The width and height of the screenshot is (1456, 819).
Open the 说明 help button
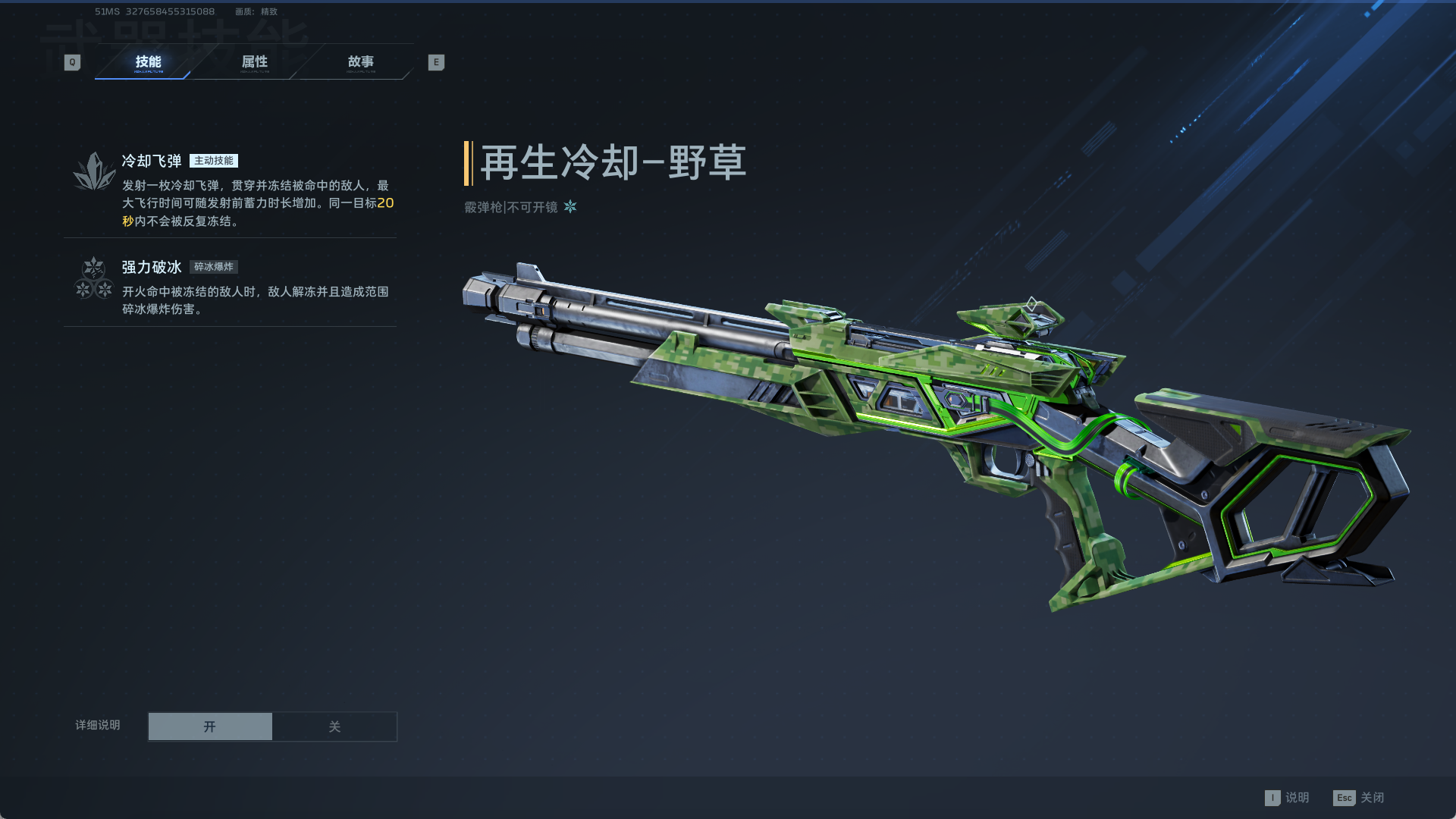point(1287,798)
